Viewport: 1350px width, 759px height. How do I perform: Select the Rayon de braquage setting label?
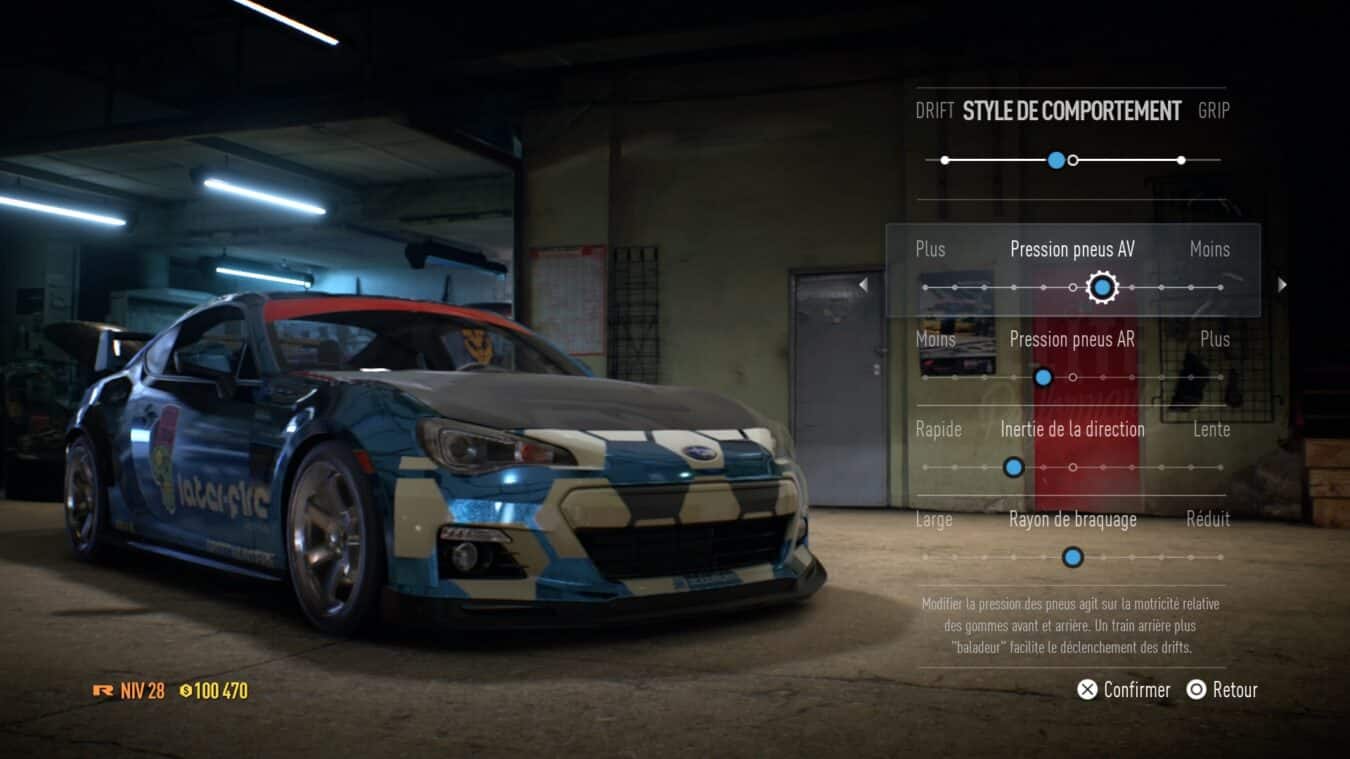click(x=1072, y=520)
